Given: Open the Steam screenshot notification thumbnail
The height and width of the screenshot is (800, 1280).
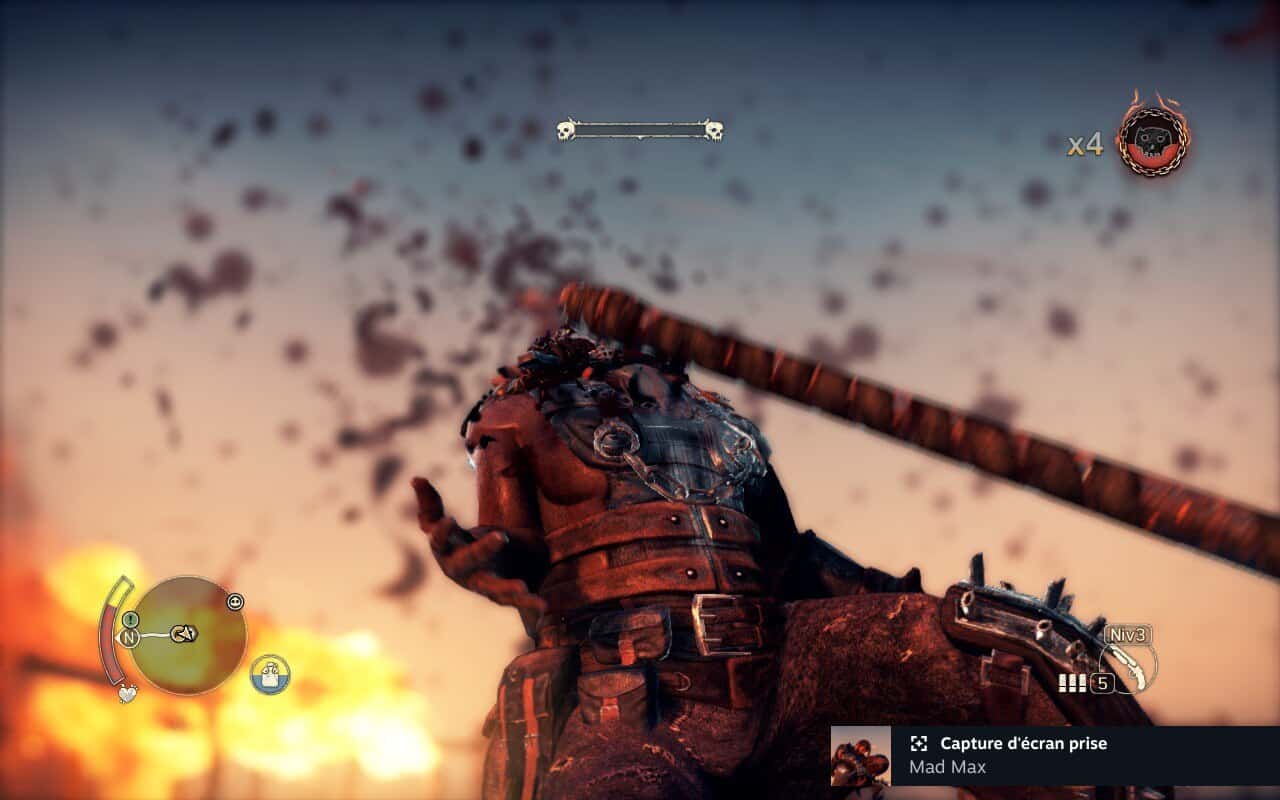Looking at the screenshot, I should click(x=861, y=756).
